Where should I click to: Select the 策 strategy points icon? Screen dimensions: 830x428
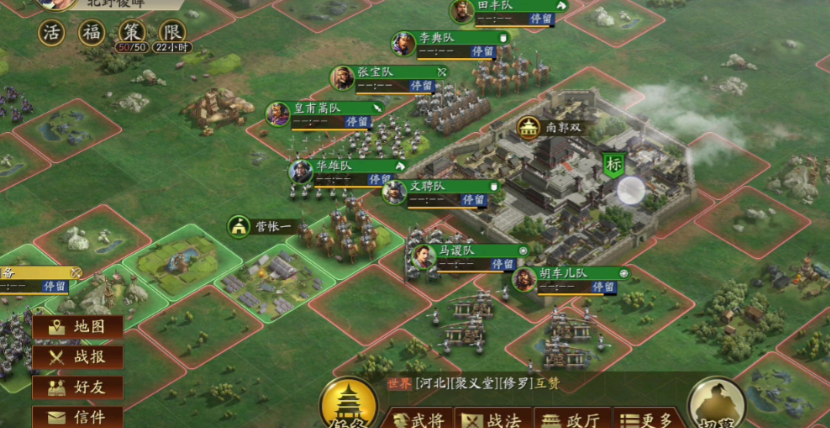click(131, 32)
